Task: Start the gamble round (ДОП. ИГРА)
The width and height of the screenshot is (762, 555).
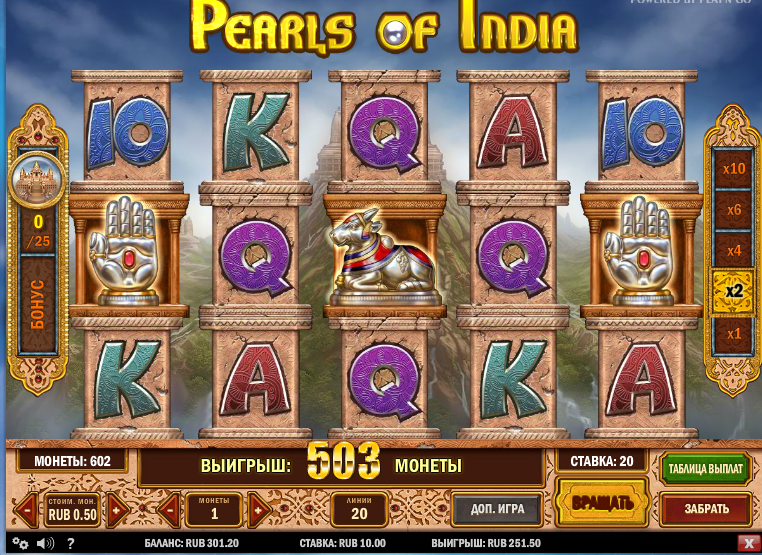Action: point(497,509)
